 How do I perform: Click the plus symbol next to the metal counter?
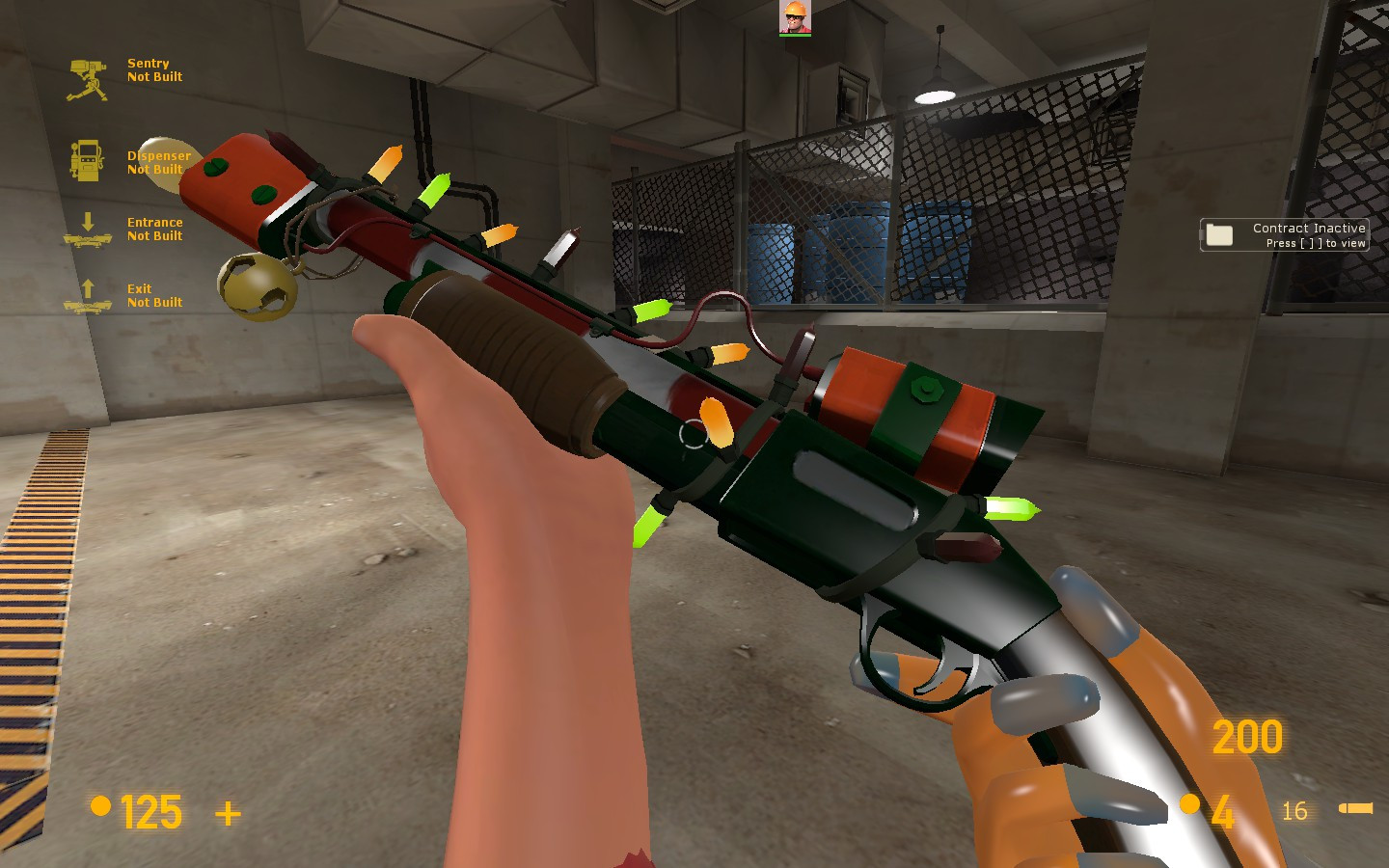pos(227,815)
